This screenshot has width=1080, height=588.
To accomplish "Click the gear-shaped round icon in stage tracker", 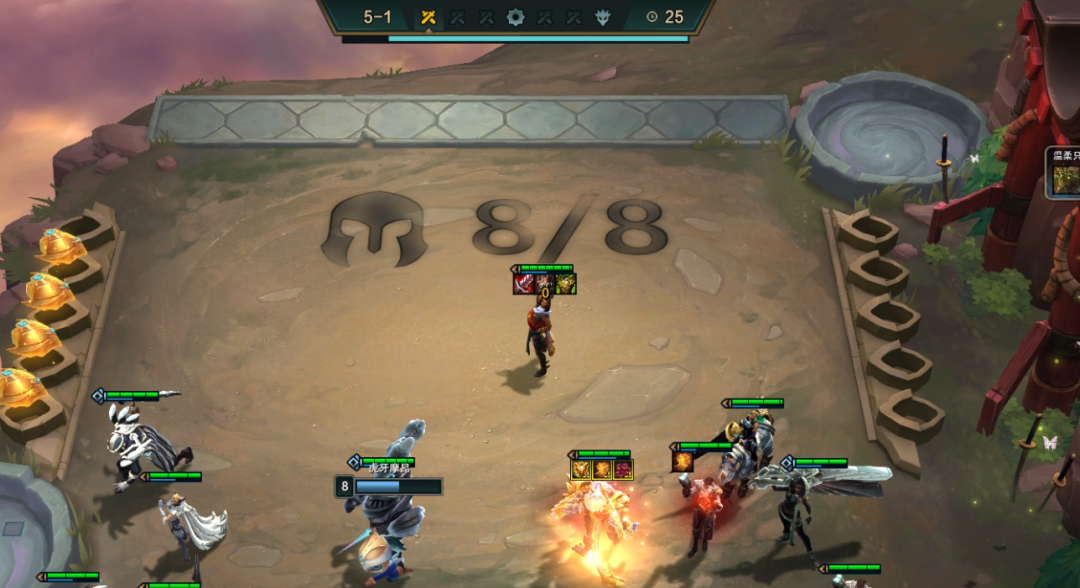I will [x=515, y=17].
